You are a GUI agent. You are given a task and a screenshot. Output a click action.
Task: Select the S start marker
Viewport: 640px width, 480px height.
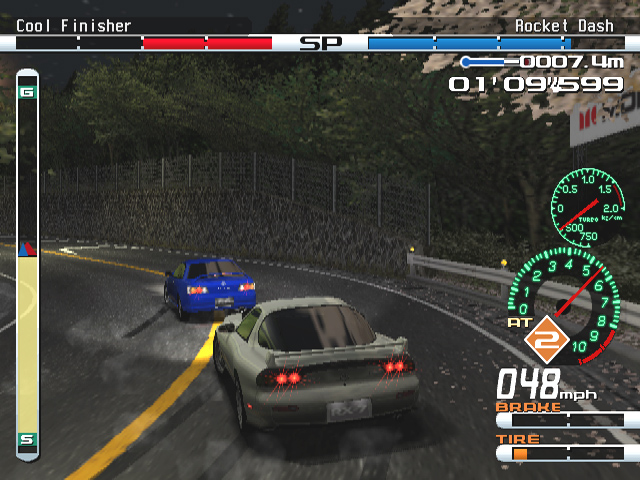point(27,439)
